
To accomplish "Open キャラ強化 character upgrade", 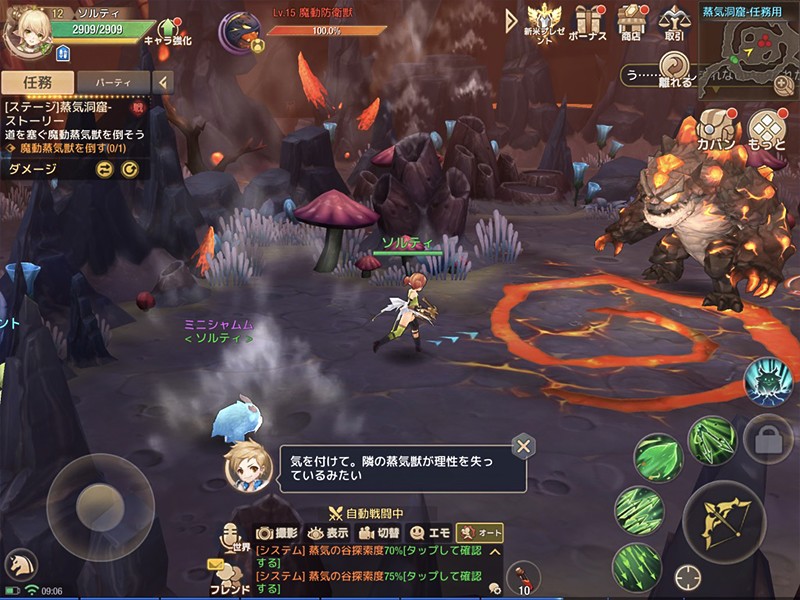I will click(x=167, y=31).
